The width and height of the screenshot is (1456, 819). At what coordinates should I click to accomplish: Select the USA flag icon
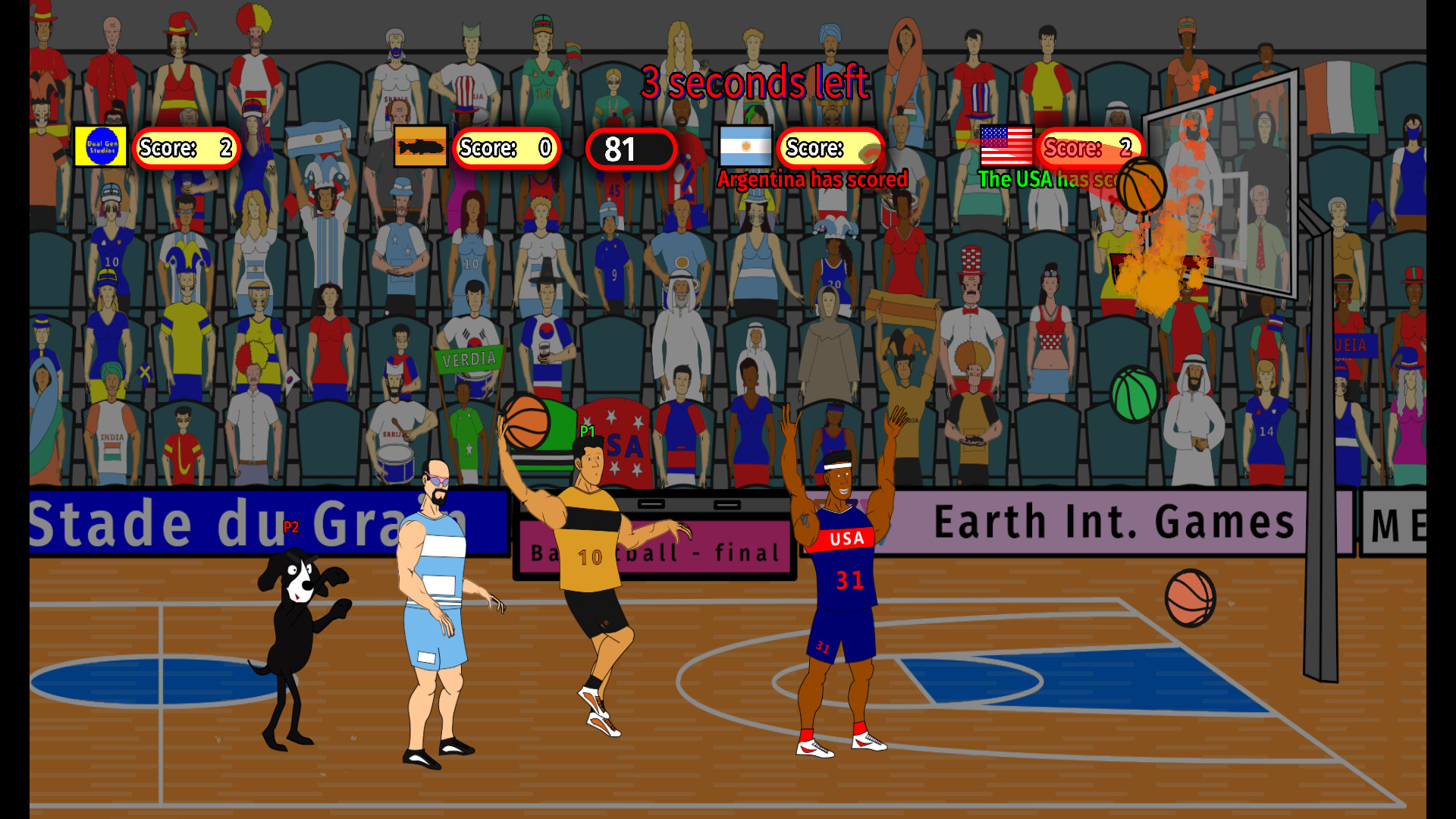pyautogui.click(x=1006, y=146)
